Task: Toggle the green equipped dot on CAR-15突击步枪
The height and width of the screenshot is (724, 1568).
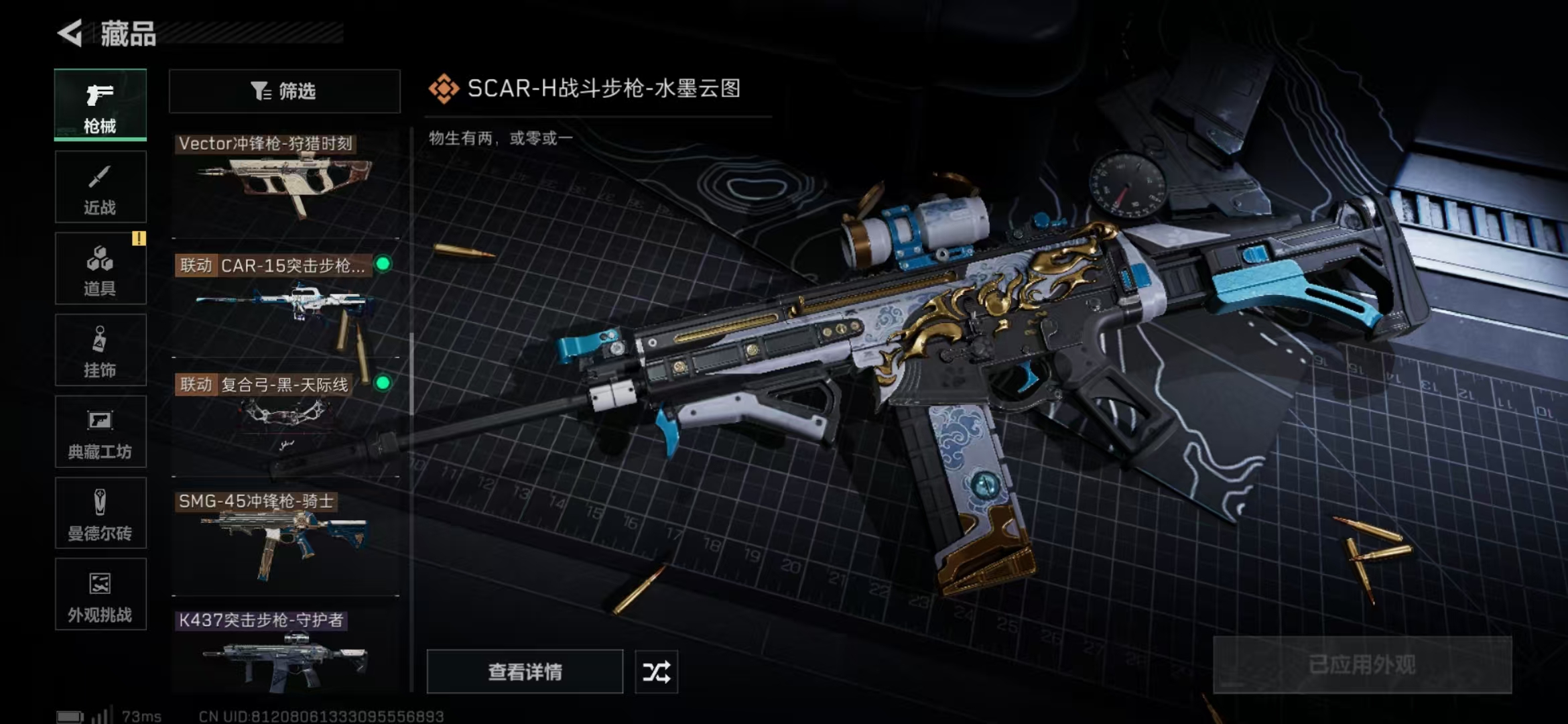Action: 382,265
